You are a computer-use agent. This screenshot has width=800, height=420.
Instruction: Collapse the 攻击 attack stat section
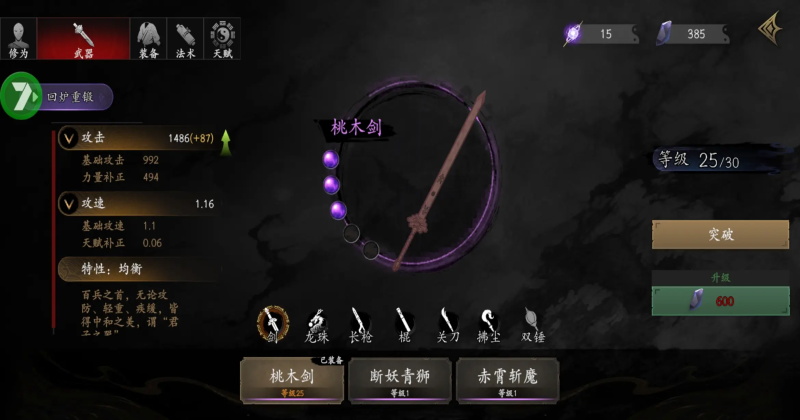(x=68, y=138)
